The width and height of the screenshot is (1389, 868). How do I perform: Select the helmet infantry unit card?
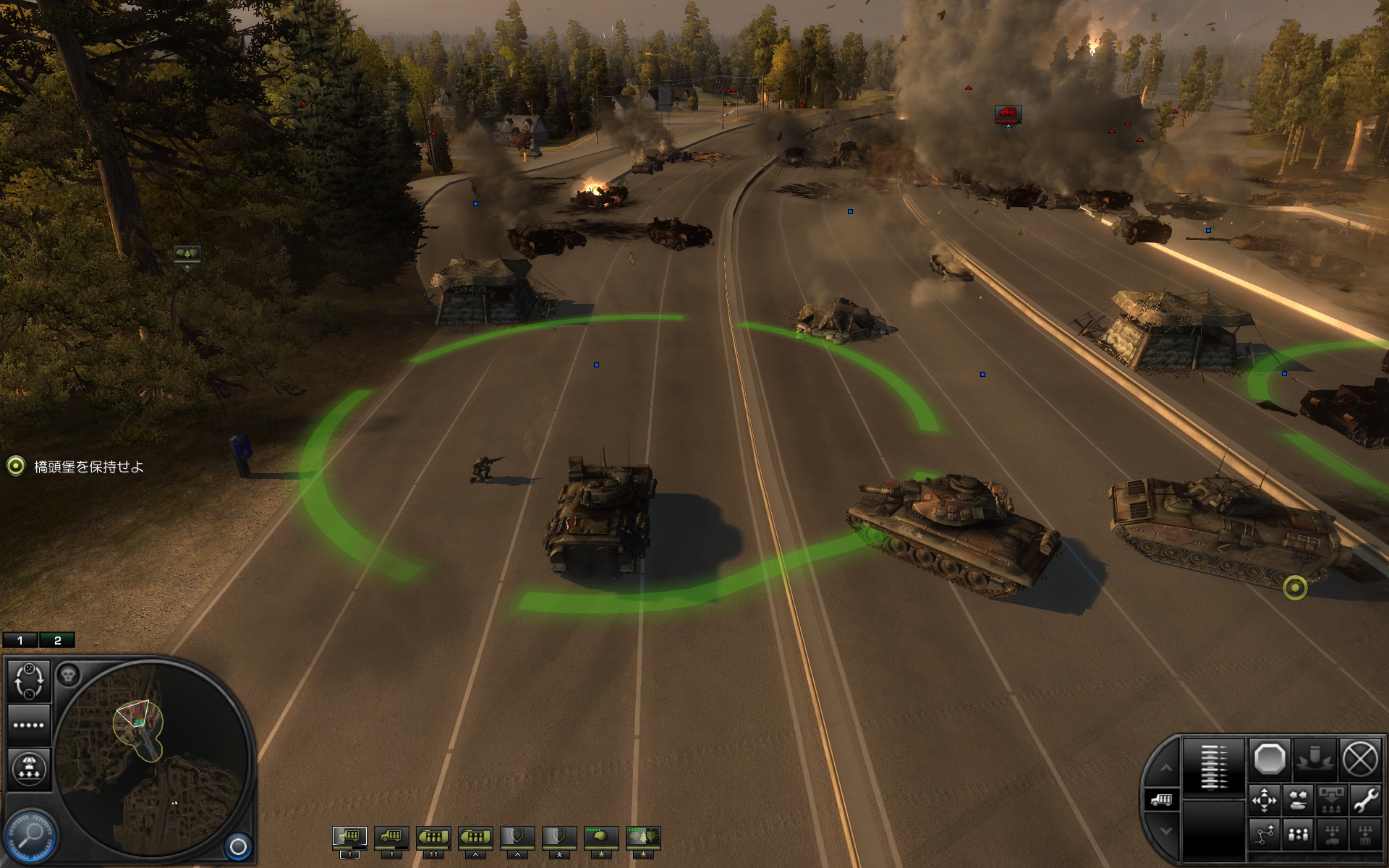[601, 837]
